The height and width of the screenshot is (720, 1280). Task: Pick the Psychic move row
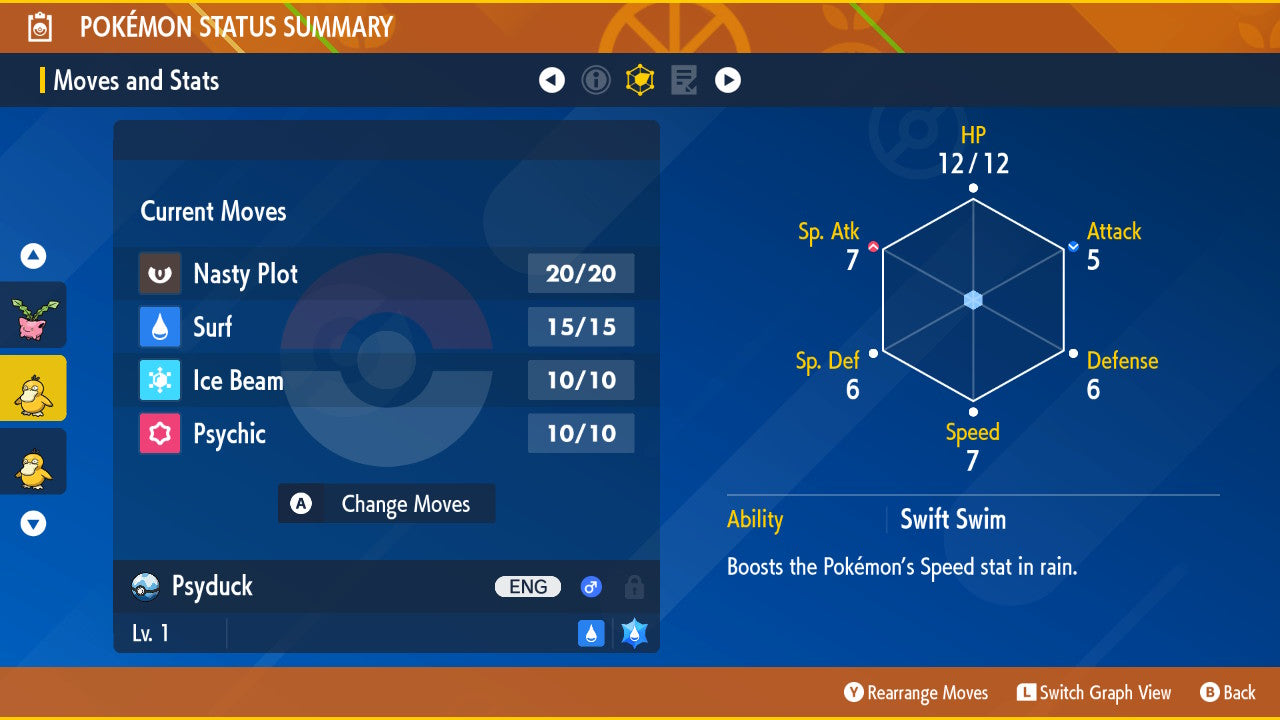385,434
